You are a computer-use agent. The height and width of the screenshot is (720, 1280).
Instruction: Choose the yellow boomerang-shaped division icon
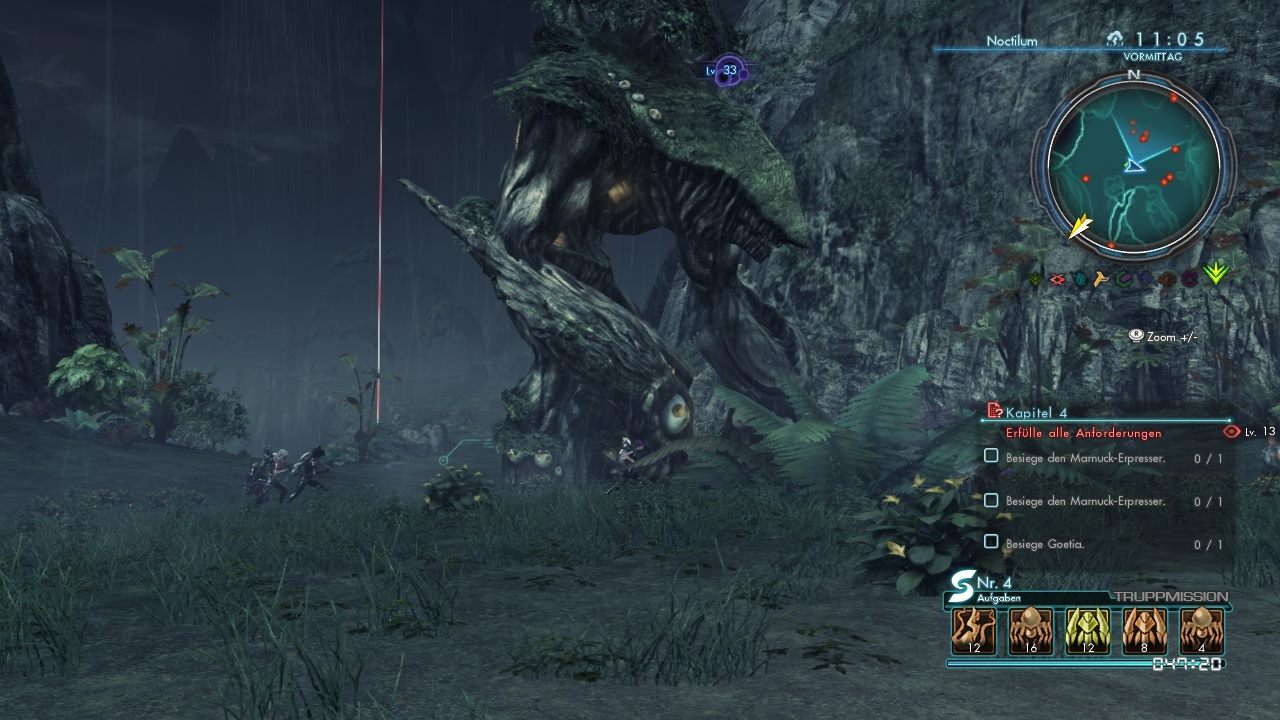coord(1102,279)
